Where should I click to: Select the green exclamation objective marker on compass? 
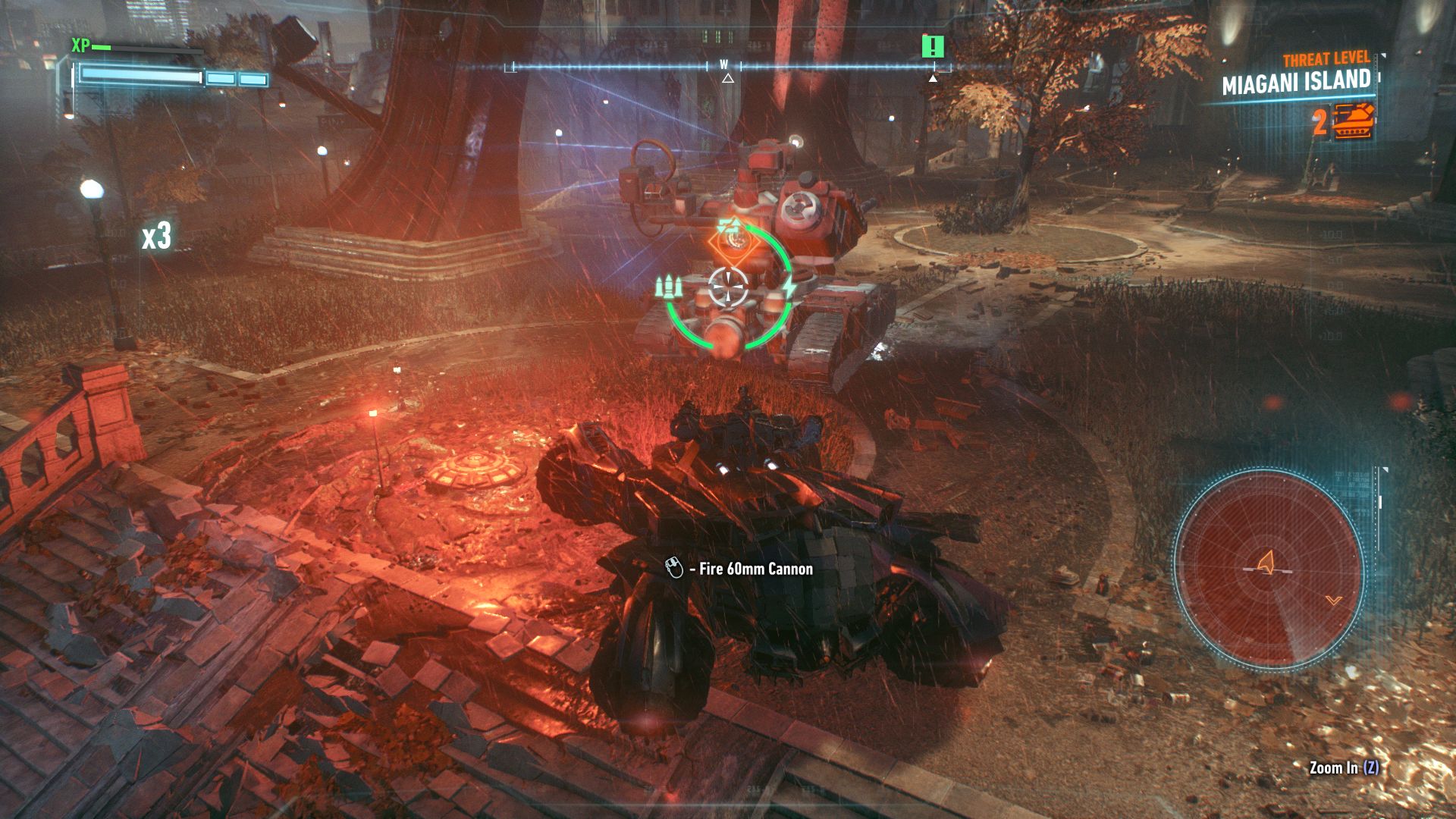pyautogui.click(x=933, y=46)
